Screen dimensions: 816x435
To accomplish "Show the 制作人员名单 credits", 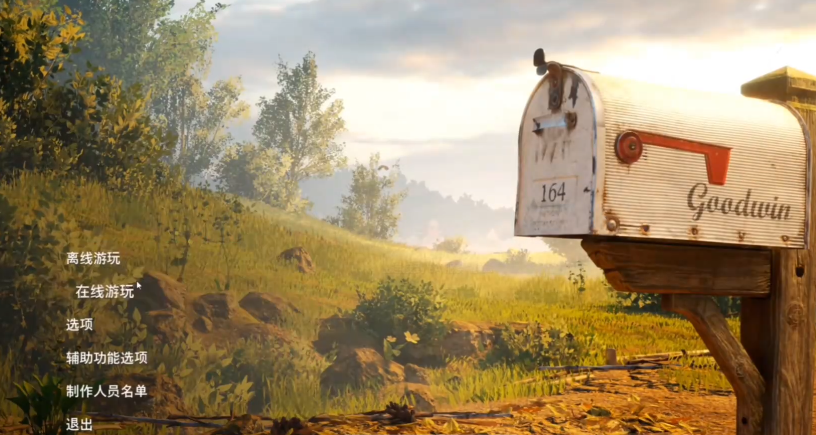I will click(107, 390).
